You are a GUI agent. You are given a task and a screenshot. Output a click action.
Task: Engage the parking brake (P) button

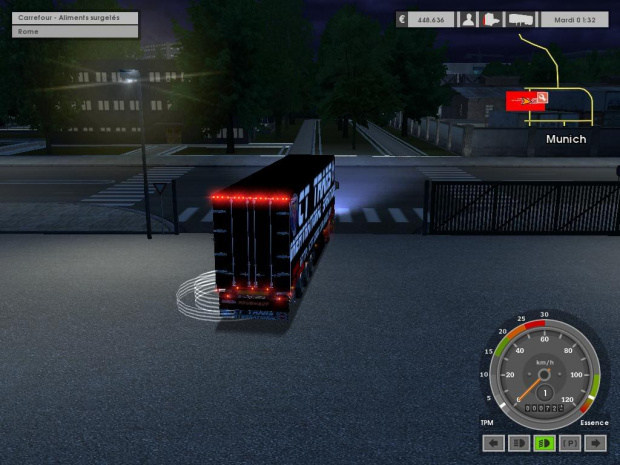tap(571, 443)
